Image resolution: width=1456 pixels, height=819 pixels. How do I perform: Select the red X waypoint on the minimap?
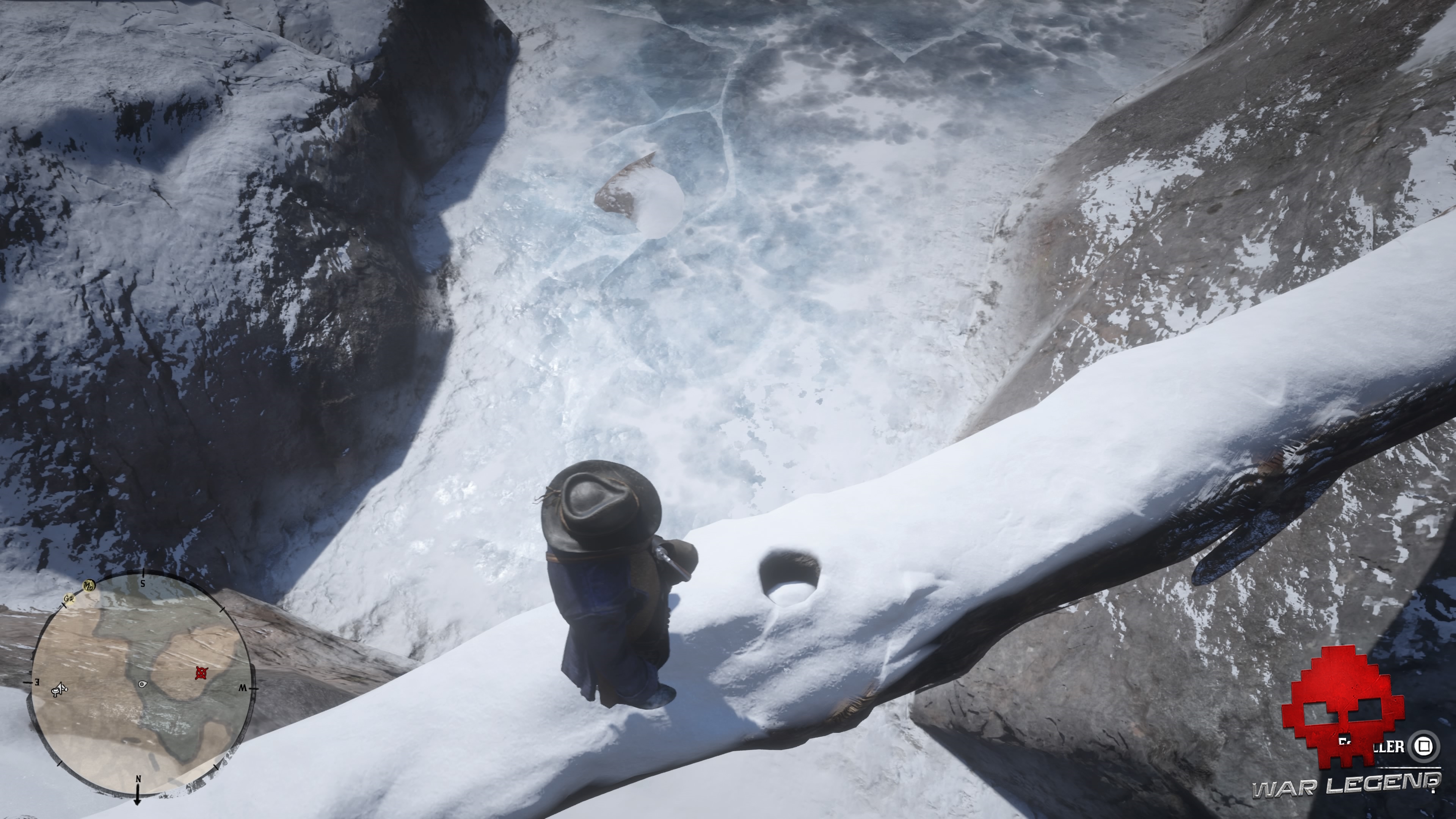tap(202, 673)
